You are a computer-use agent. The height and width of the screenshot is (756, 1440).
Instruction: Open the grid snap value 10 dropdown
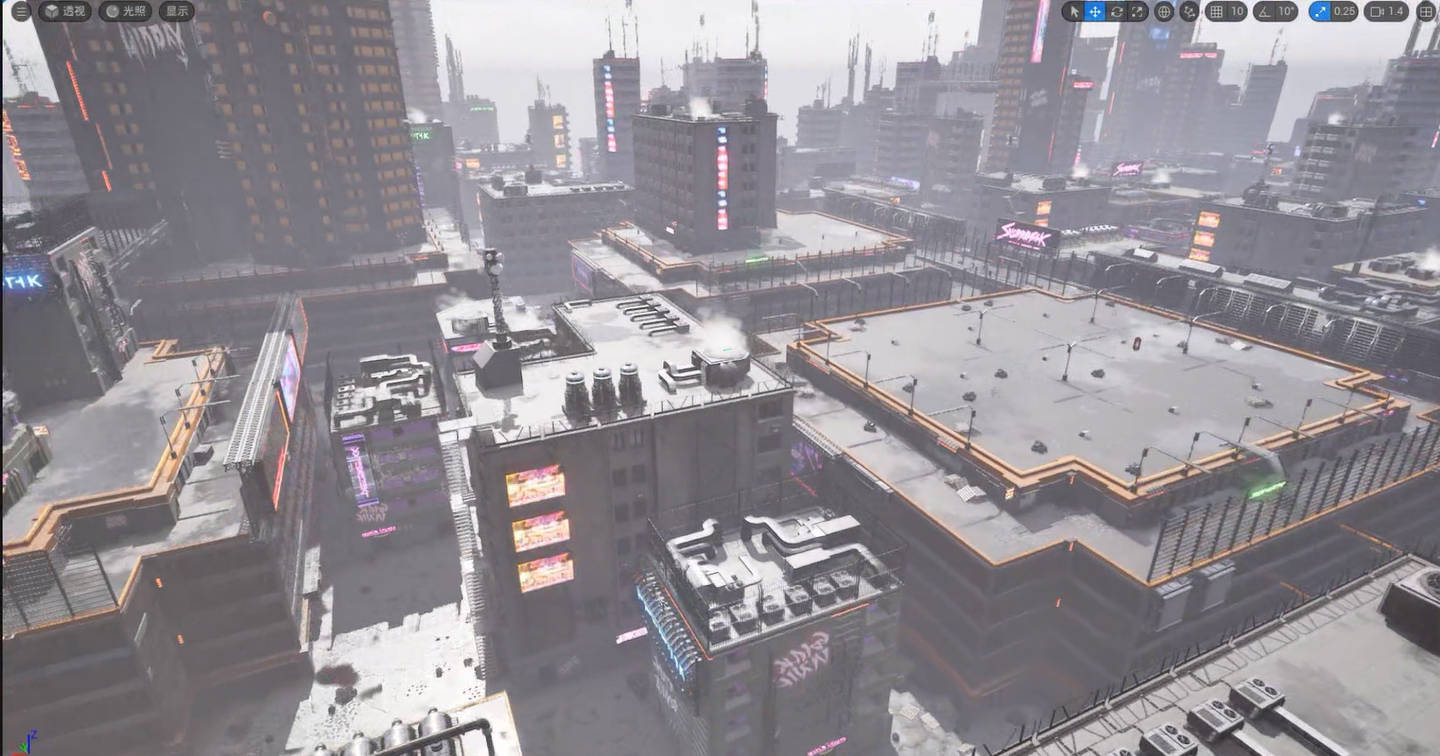pyautogui.click(x=1238, y=12)
